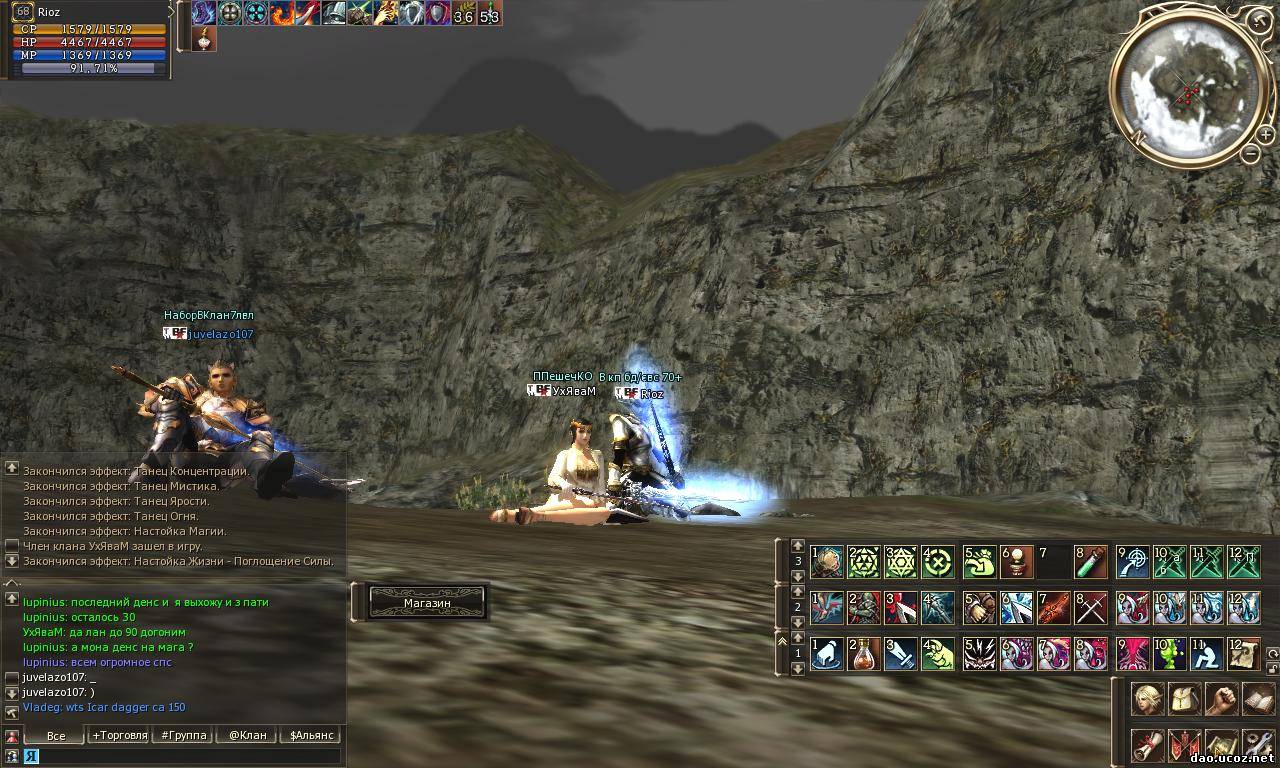Screen dimensions: 1280x768
Task: Zoom in the minimap with the plus button
Action: tap(1265, 135)
